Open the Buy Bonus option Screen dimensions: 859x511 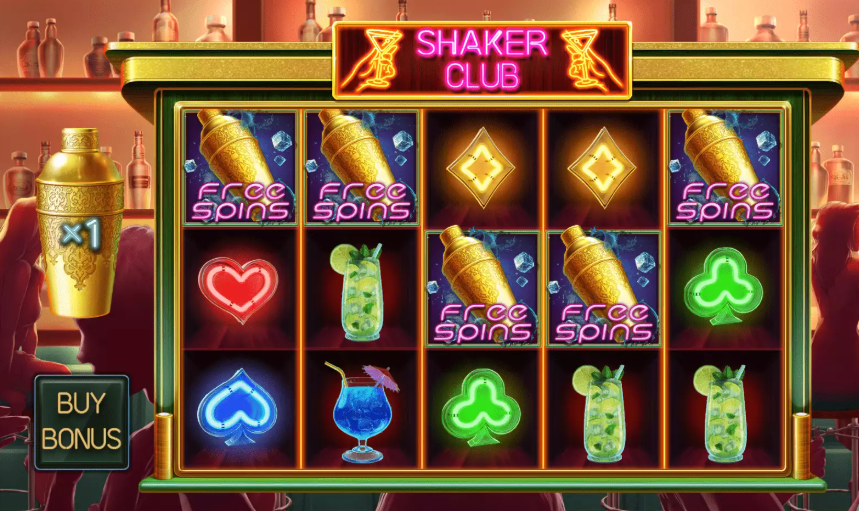(81, 422)
